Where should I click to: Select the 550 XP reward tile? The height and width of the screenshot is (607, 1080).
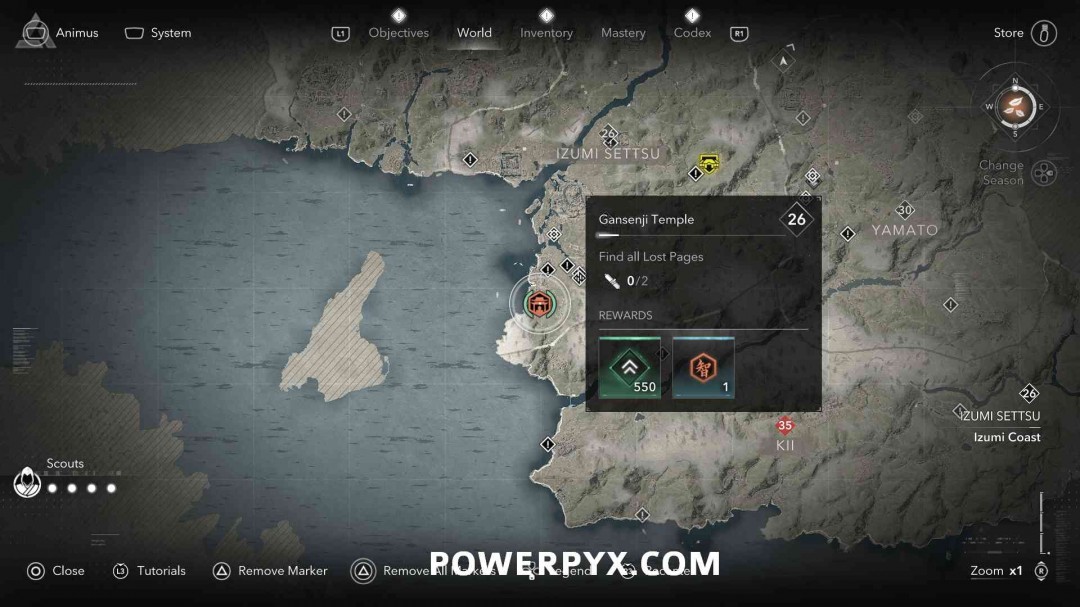(629, 368)
